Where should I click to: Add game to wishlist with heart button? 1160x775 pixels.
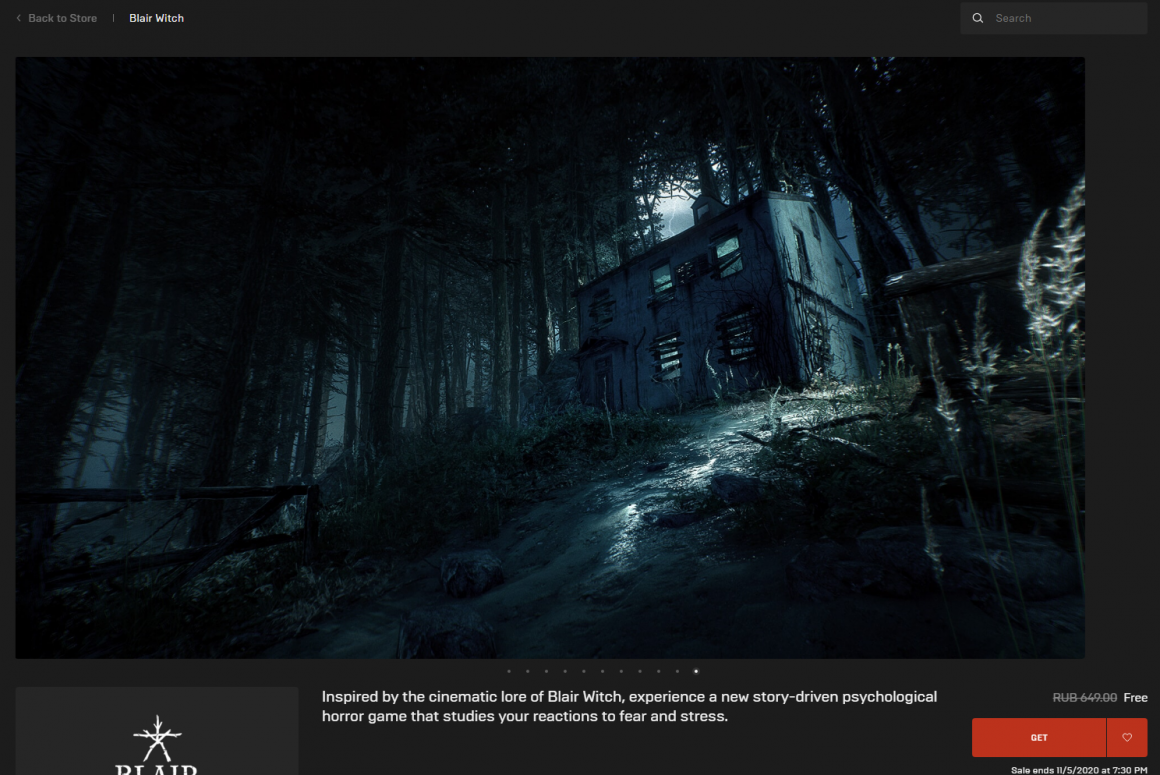1127,737
